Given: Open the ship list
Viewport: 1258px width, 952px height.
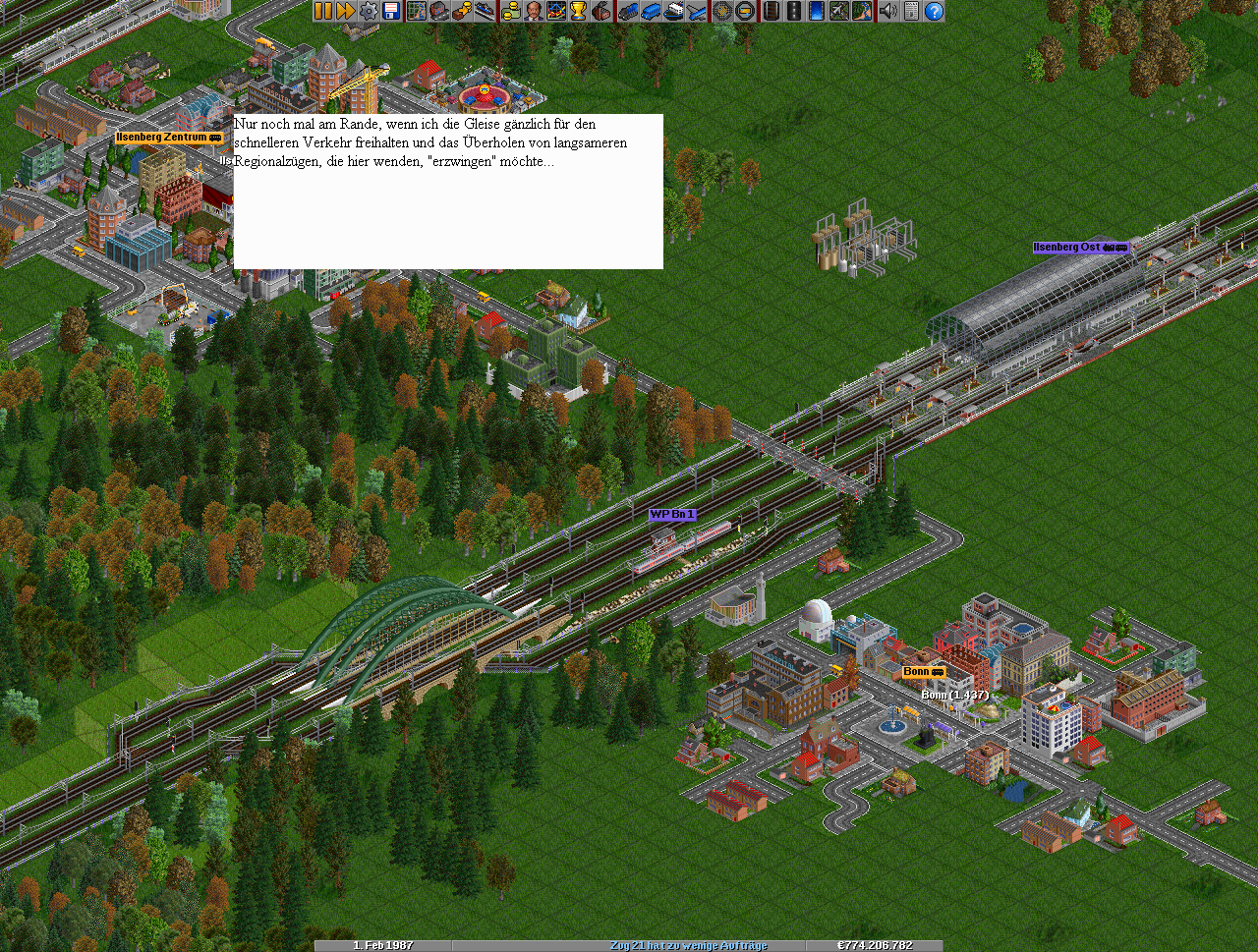Looking at the screenshot, I should 674,11.
